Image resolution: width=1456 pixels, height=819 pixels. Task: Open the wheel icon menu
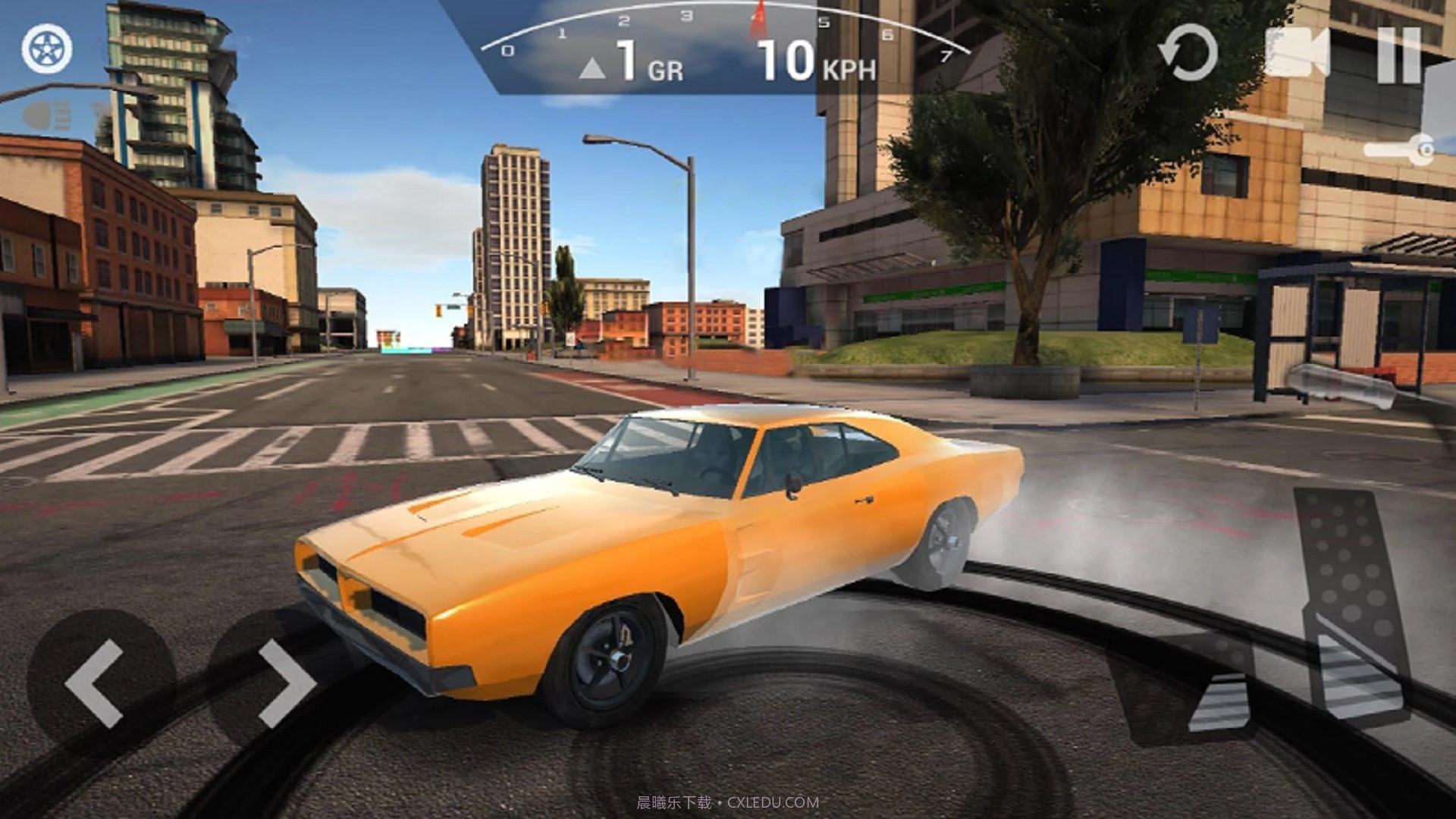pos(47,49)
